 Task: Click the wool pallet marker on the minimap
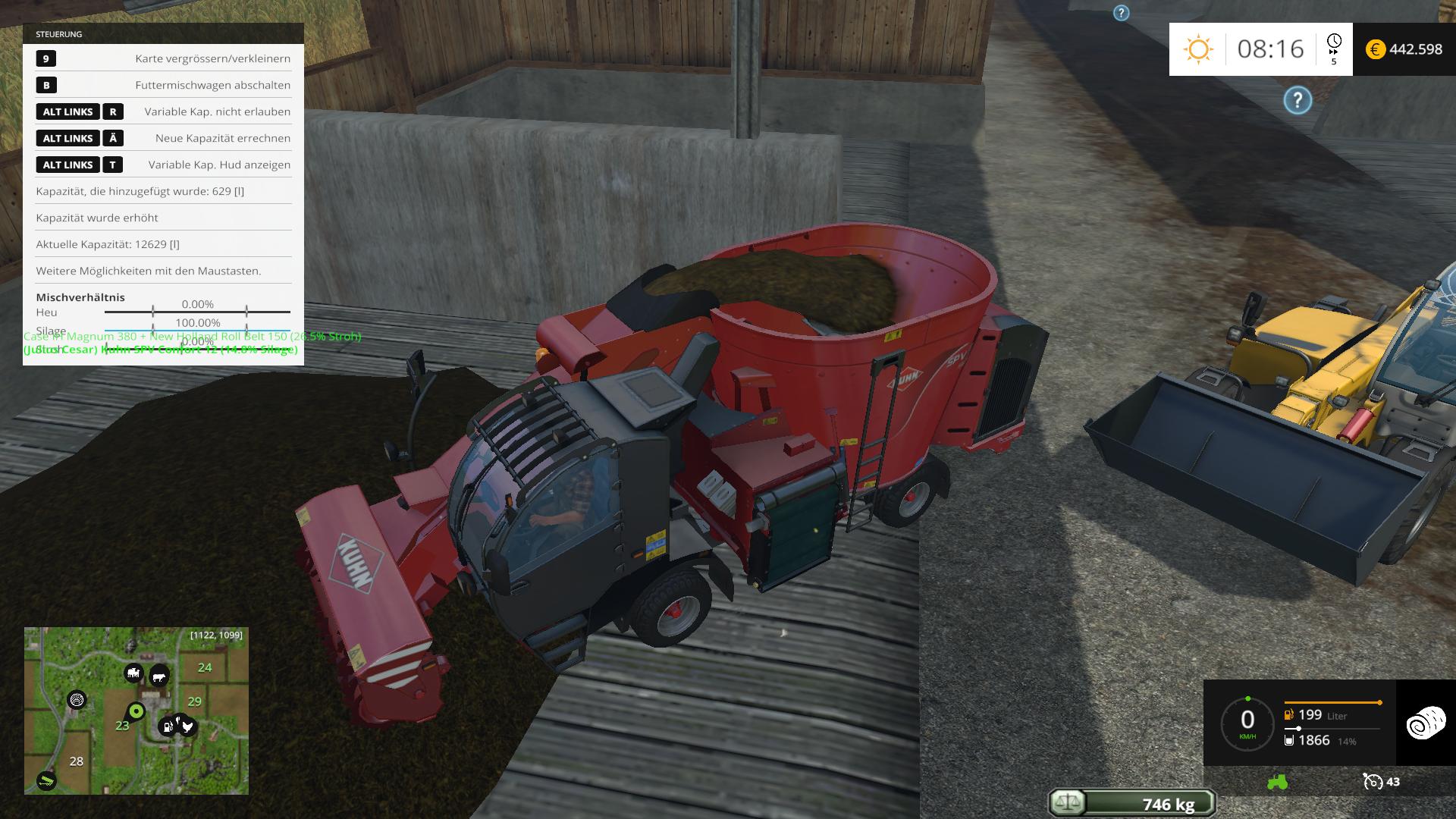pyautogui.click(x=77, y=700)
